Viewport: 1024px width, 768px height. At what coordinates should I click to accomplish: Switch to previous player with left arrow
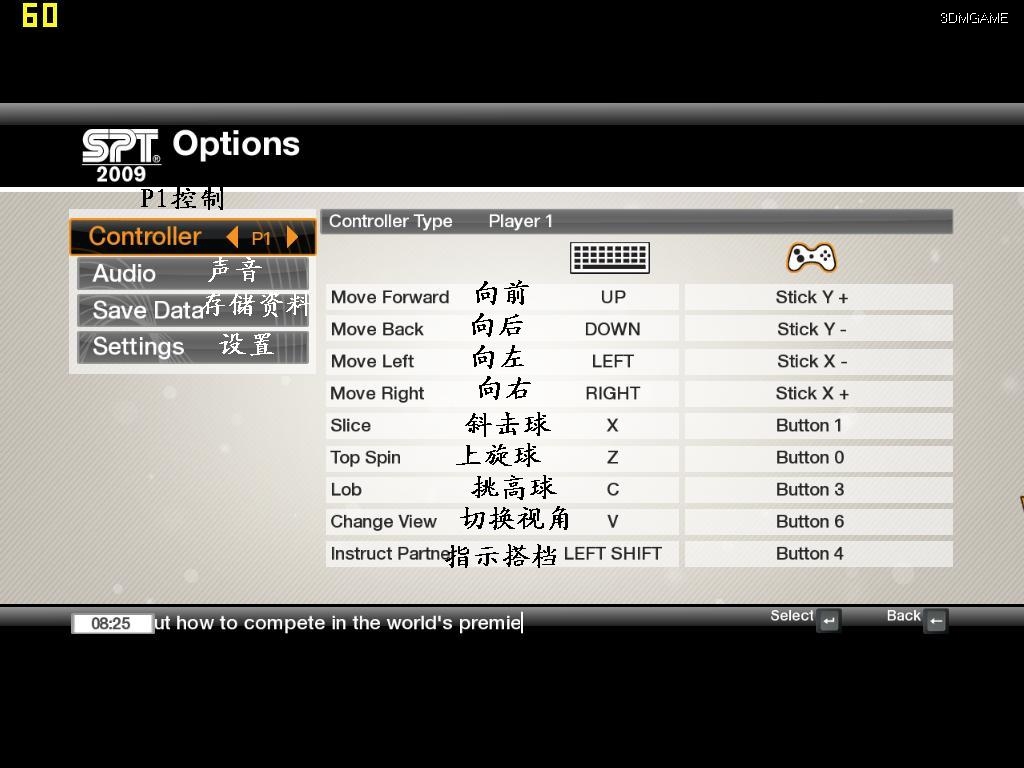pyautogui.click(x=232, y=237)
